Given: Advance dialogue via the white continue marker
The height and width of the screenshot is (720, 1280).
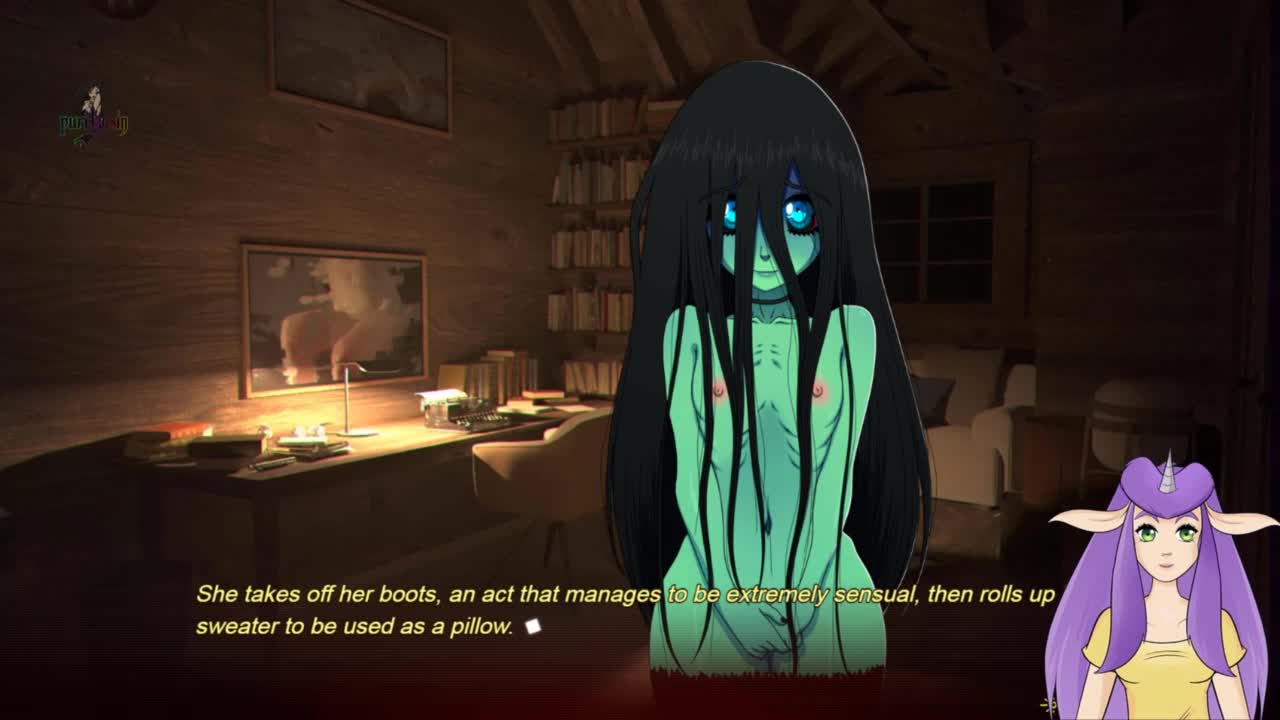Looking at the screenshot, I should coord(533,627).
